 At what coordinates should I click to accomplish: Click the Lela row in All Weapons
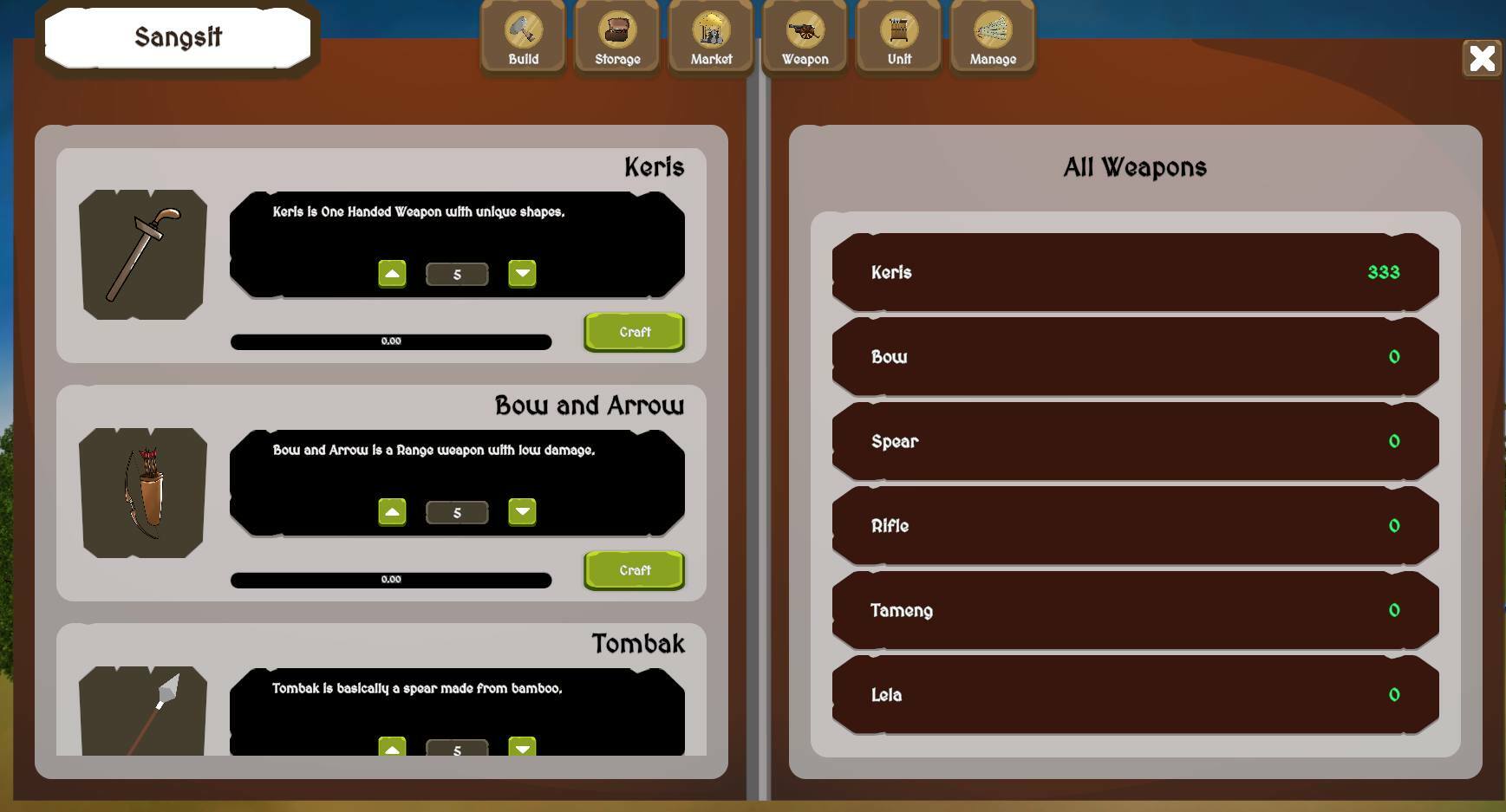[x=1136, y=694]
